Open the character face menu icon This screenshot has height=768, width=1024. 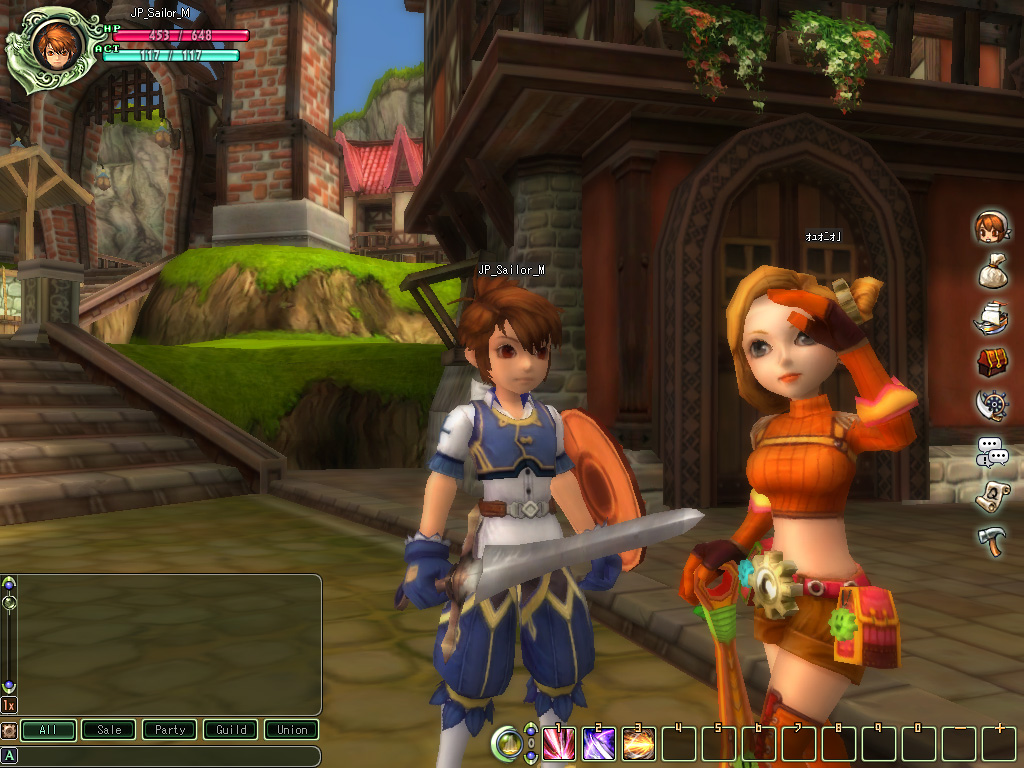click(x=991, y=228)
